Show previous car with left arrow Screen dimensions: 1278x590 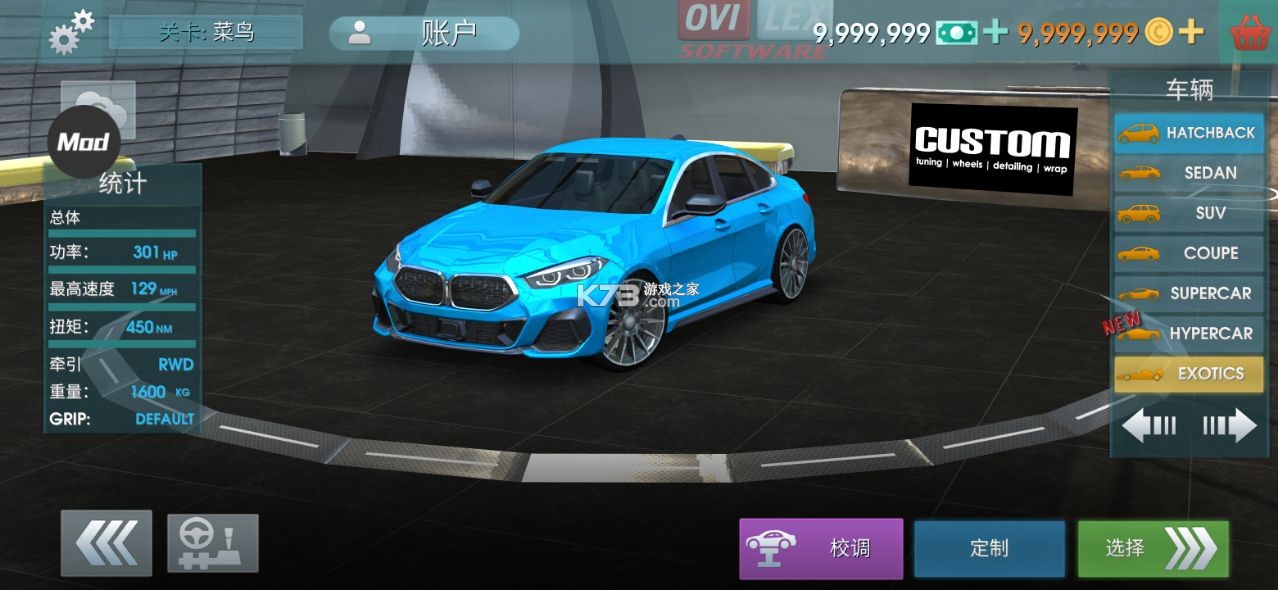tap(1149, 426)
